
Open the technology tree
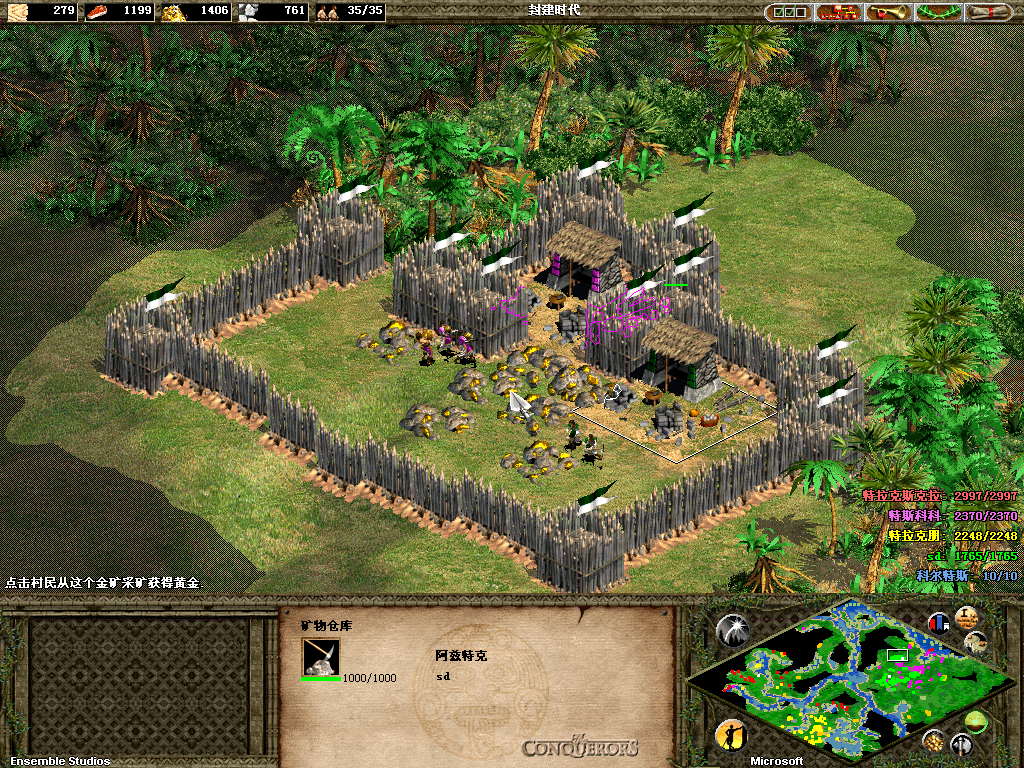[x=839, y=12]
